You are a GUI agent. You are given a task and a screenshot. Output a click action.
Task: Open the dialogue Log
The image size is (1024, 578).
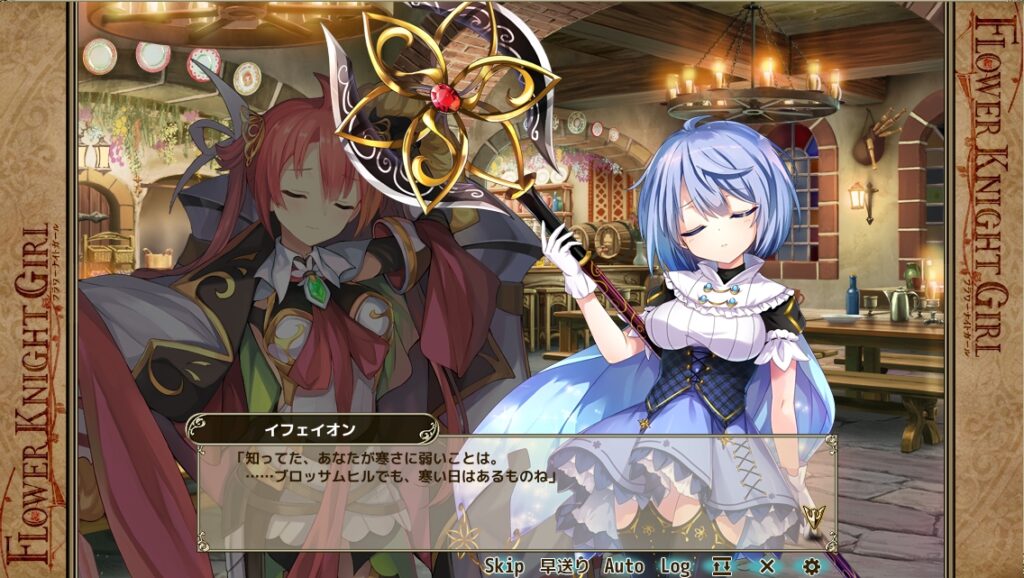(x=675, y=566)
